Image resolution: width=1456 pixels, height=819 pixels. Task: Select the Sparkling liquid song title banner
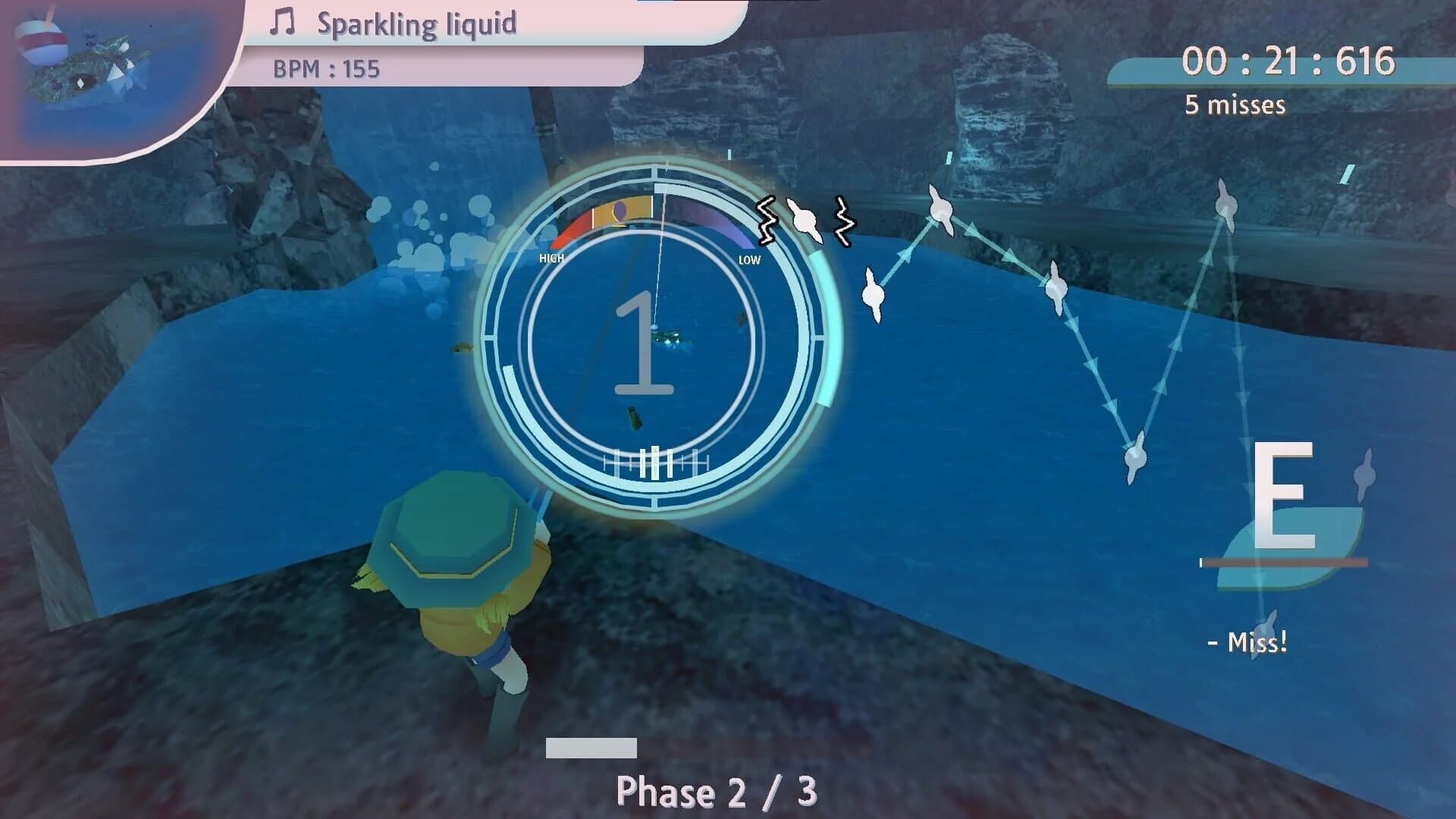pos(418,24)
